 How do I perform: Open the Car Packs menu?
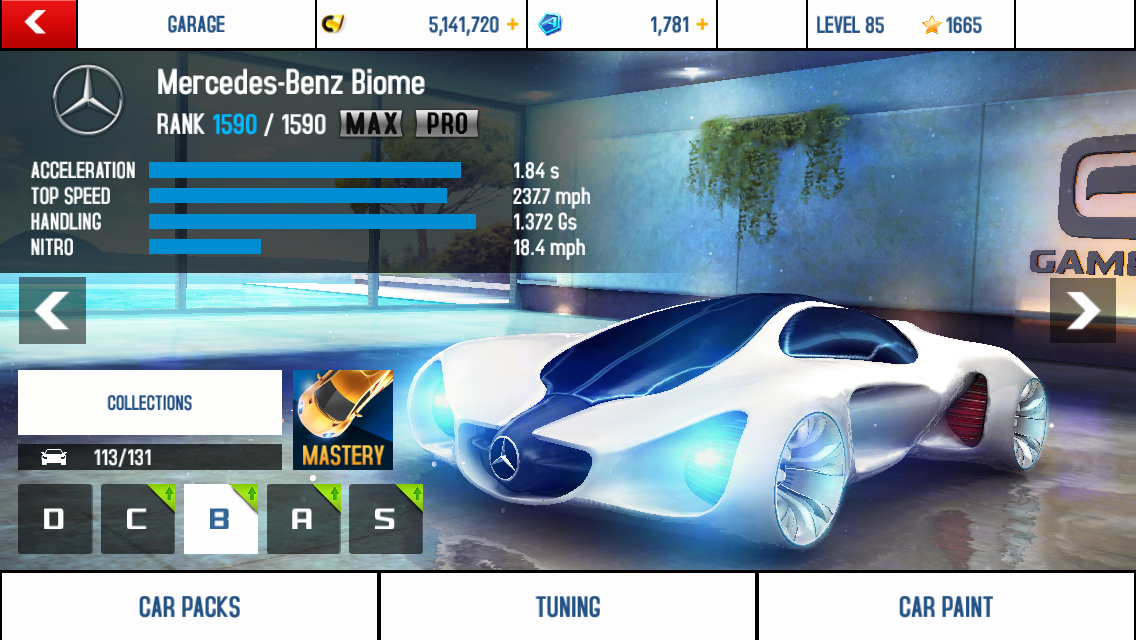pos(189,606)
